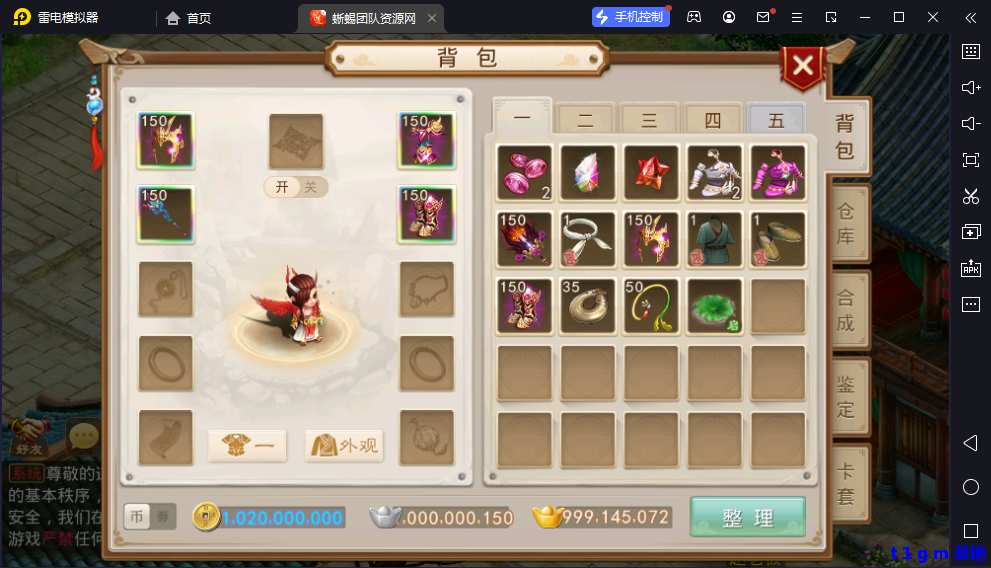Select bag page 五
The image size is (991, 568).
click(x=776, y=121)
